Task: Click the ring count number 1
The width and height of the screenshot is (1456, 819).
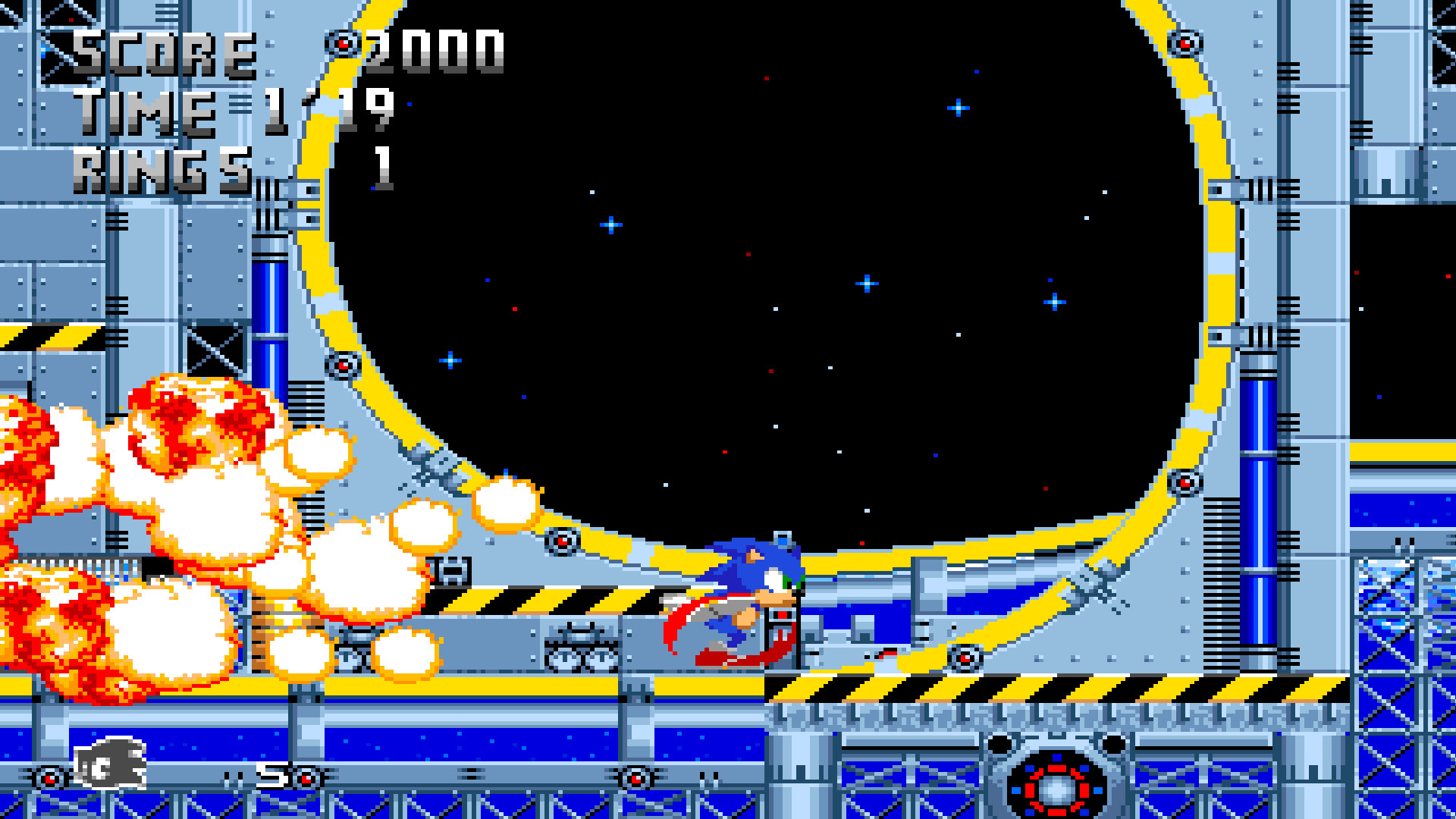Action: click(383, 168)
